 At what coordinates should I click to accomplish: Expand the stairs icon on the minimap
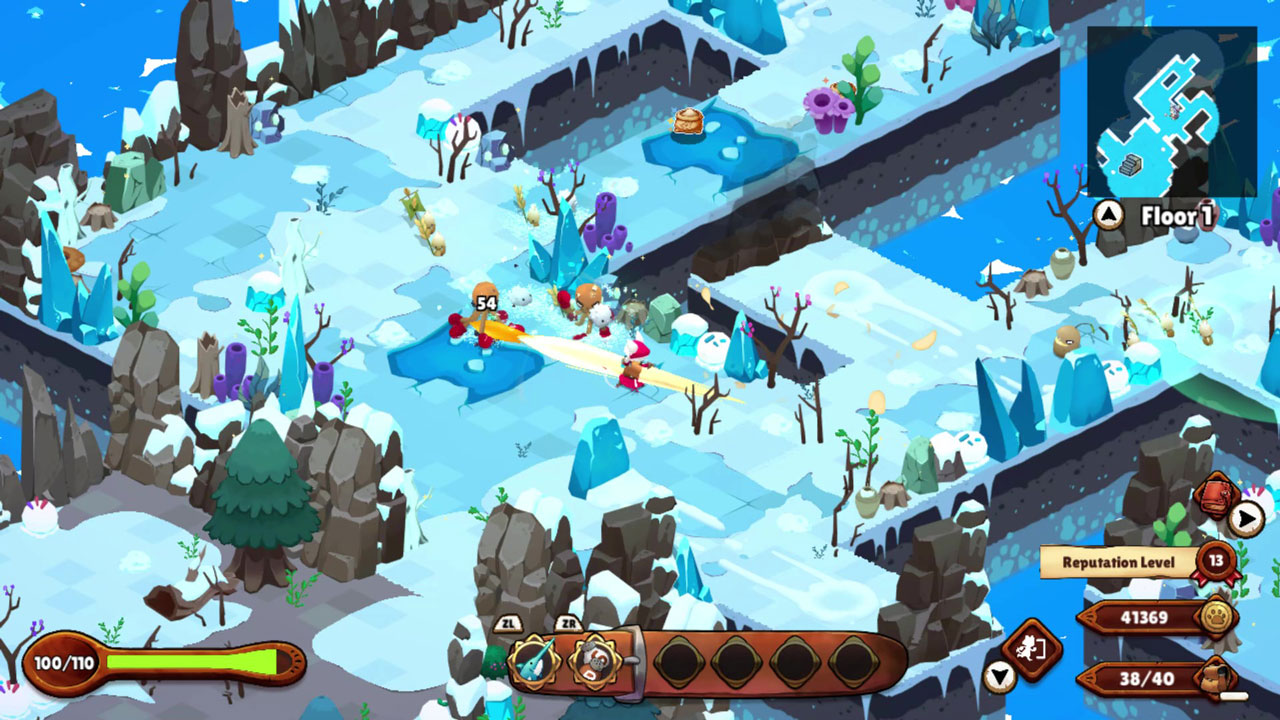pyautogui.click(x=1129, y=163)
